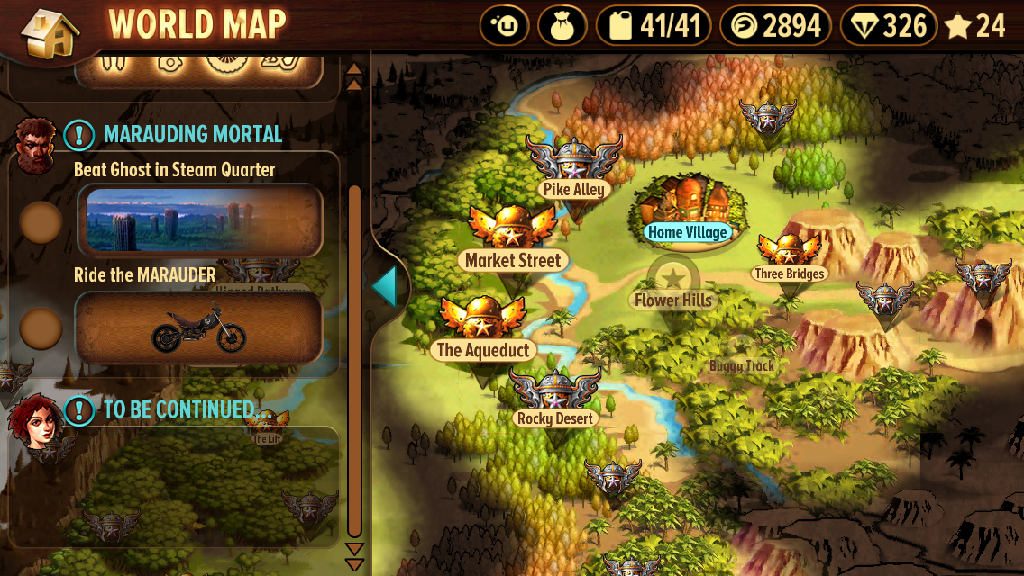
Task: Select the Three Bridges level marker
Action: [x=789, y=259]
